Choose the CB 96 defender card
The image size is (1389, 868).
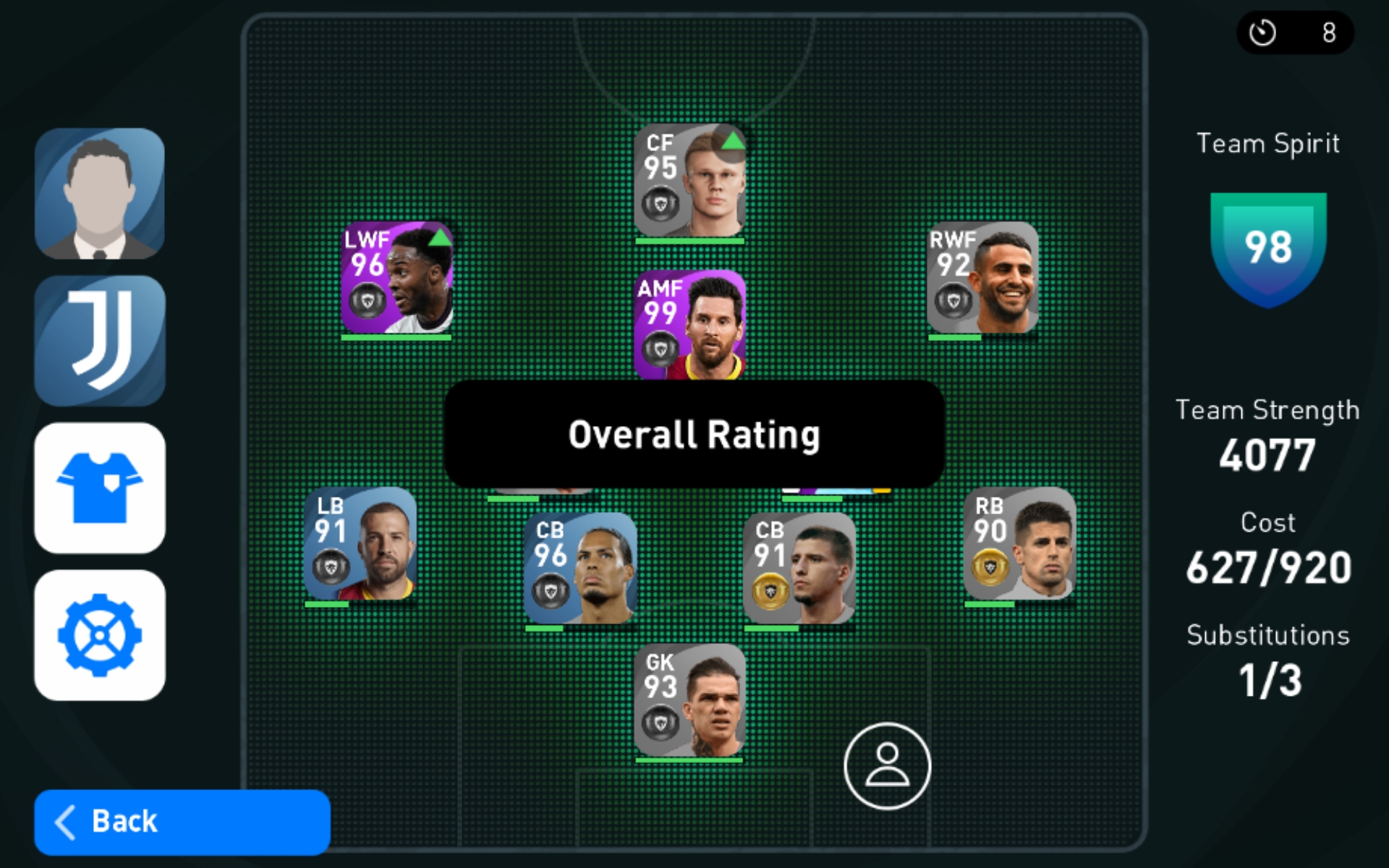coord(580,569)
